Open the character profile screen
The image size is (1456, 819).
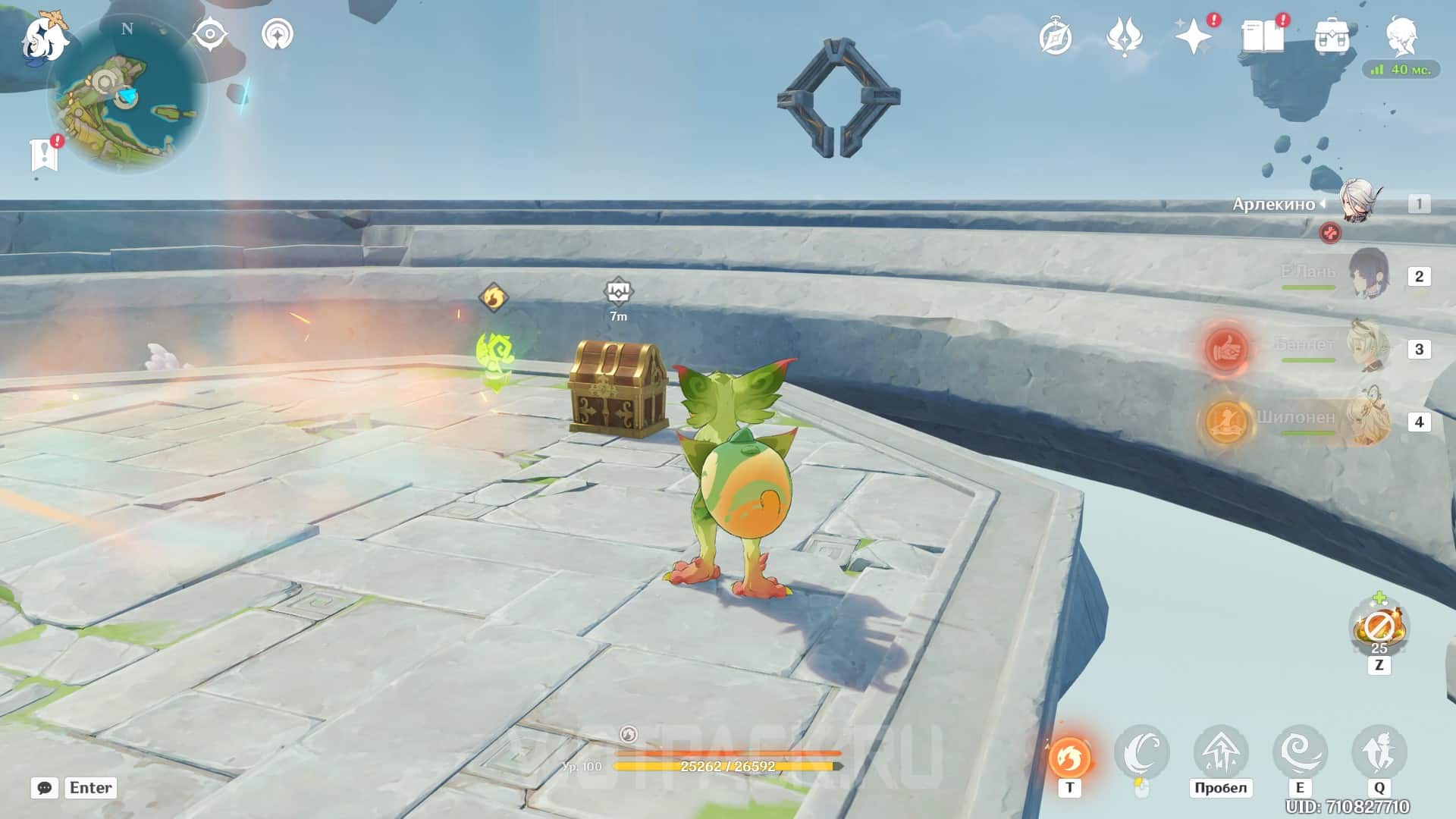[1401, 36]
